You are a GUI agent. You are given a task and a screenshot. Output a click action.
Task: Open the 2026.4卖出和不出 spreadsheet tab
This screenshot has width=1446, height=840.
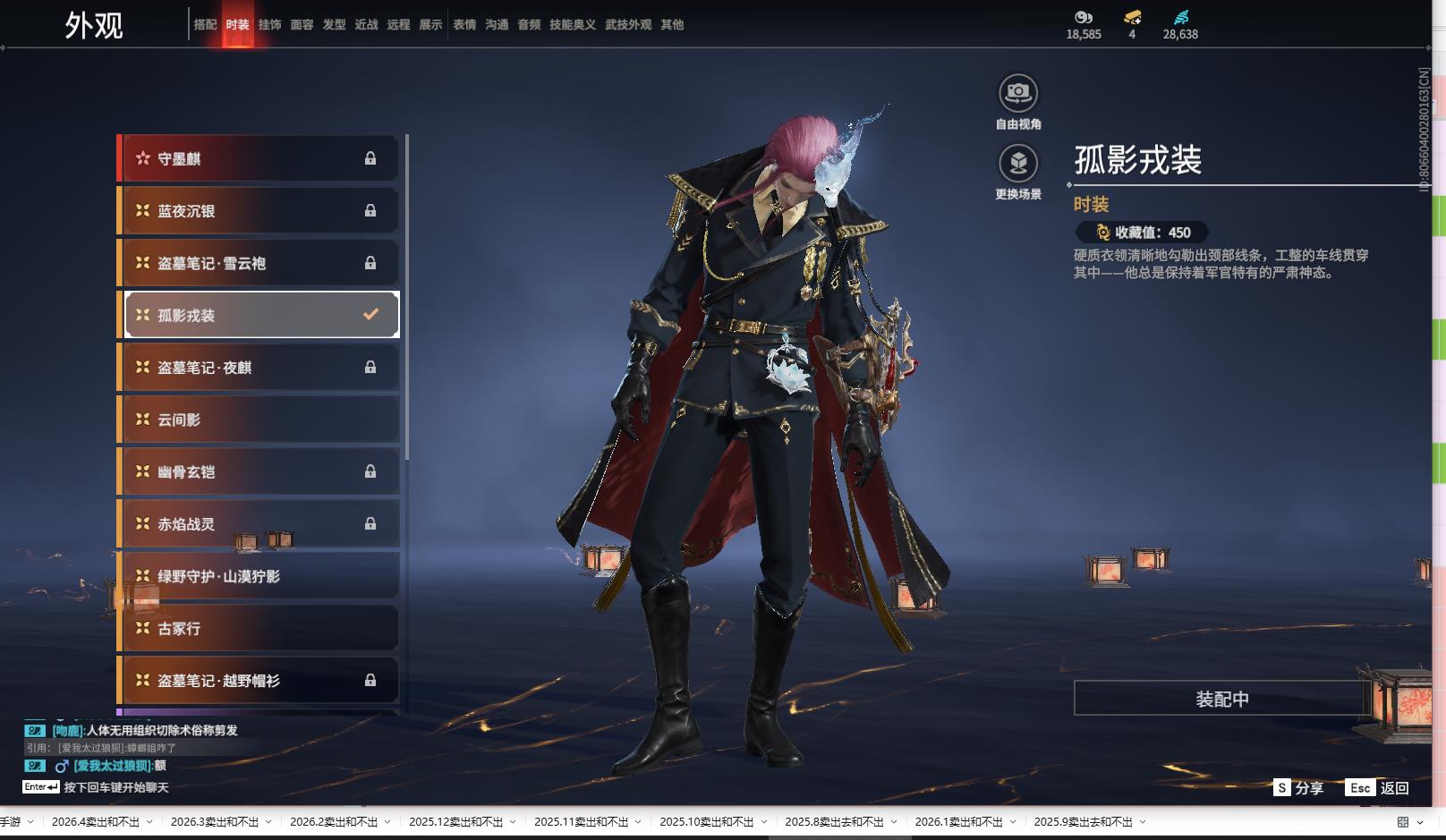(96, 822)
